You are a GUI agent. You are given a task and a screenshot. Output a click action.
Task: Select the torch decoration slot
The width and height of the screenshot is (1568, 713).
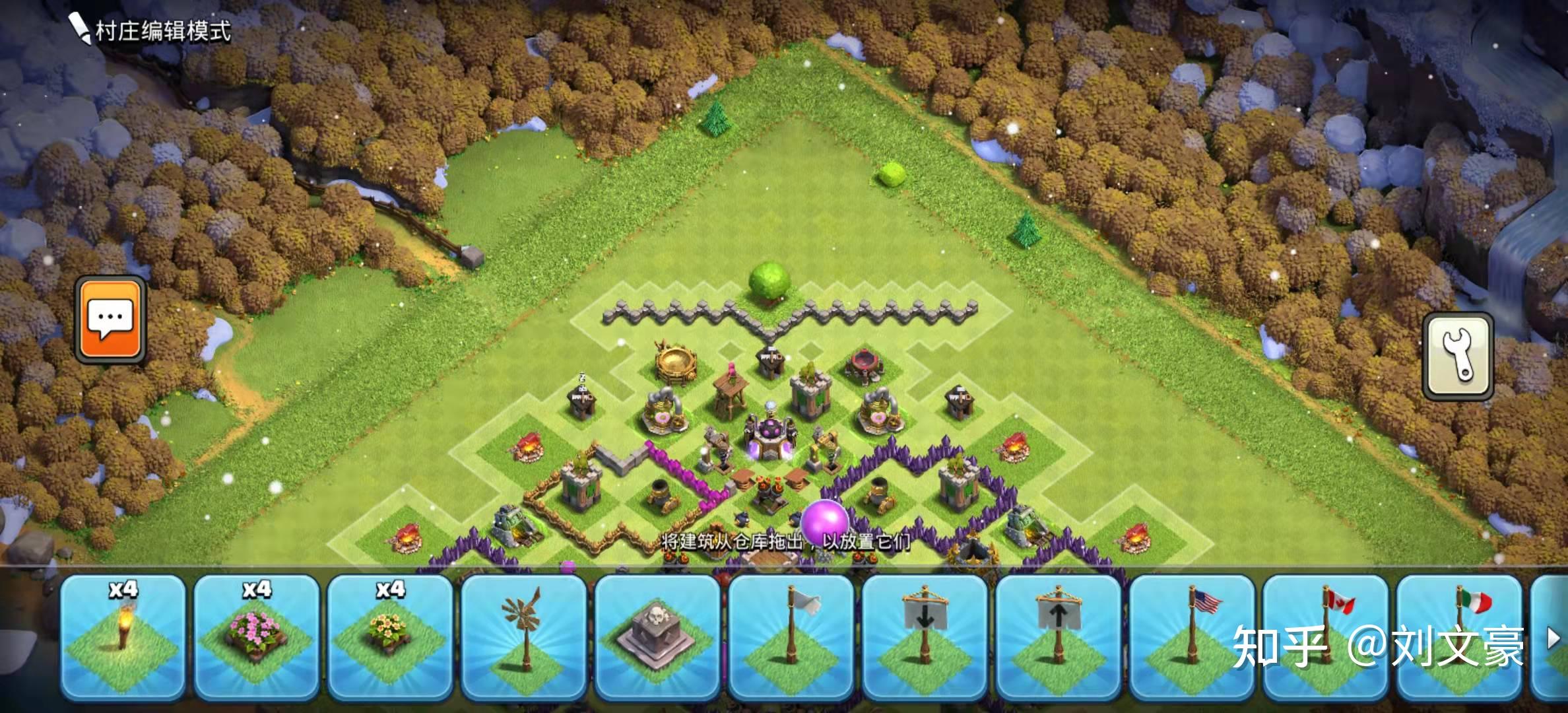(123, 636)
